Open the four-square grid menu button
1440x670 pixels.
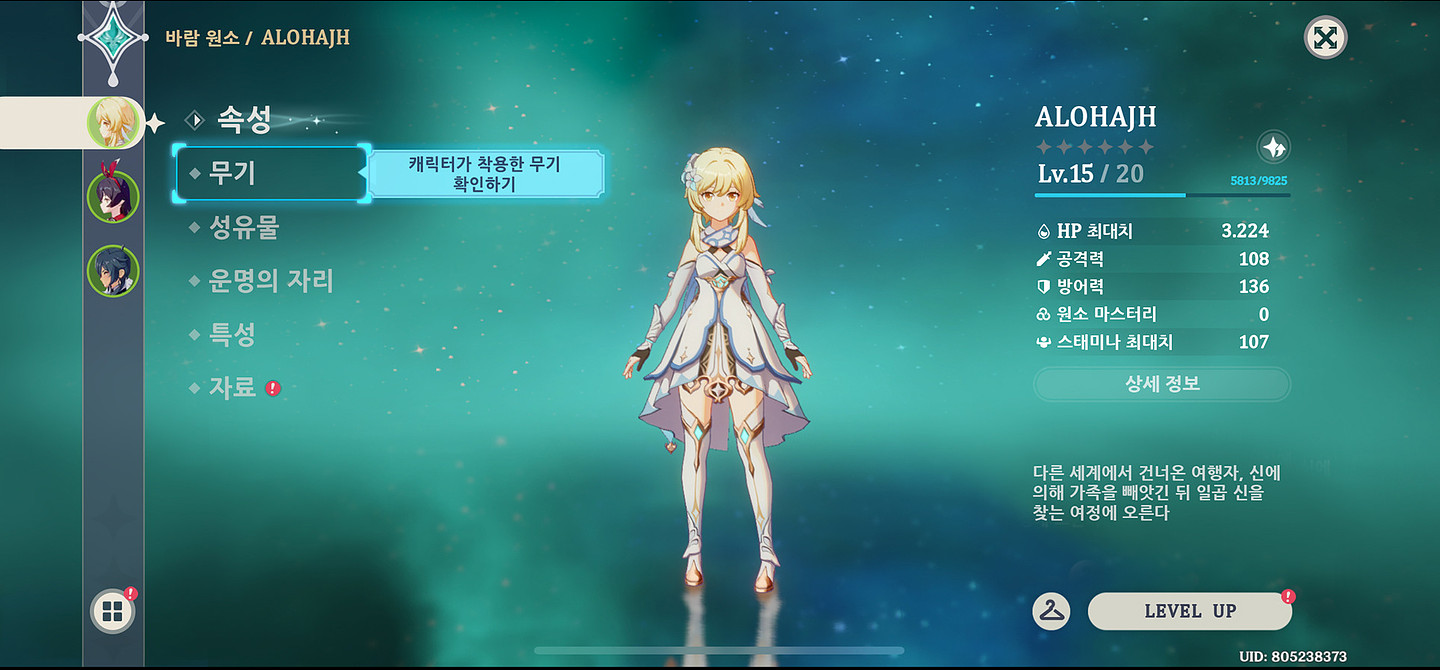click(x=112, y=612)
